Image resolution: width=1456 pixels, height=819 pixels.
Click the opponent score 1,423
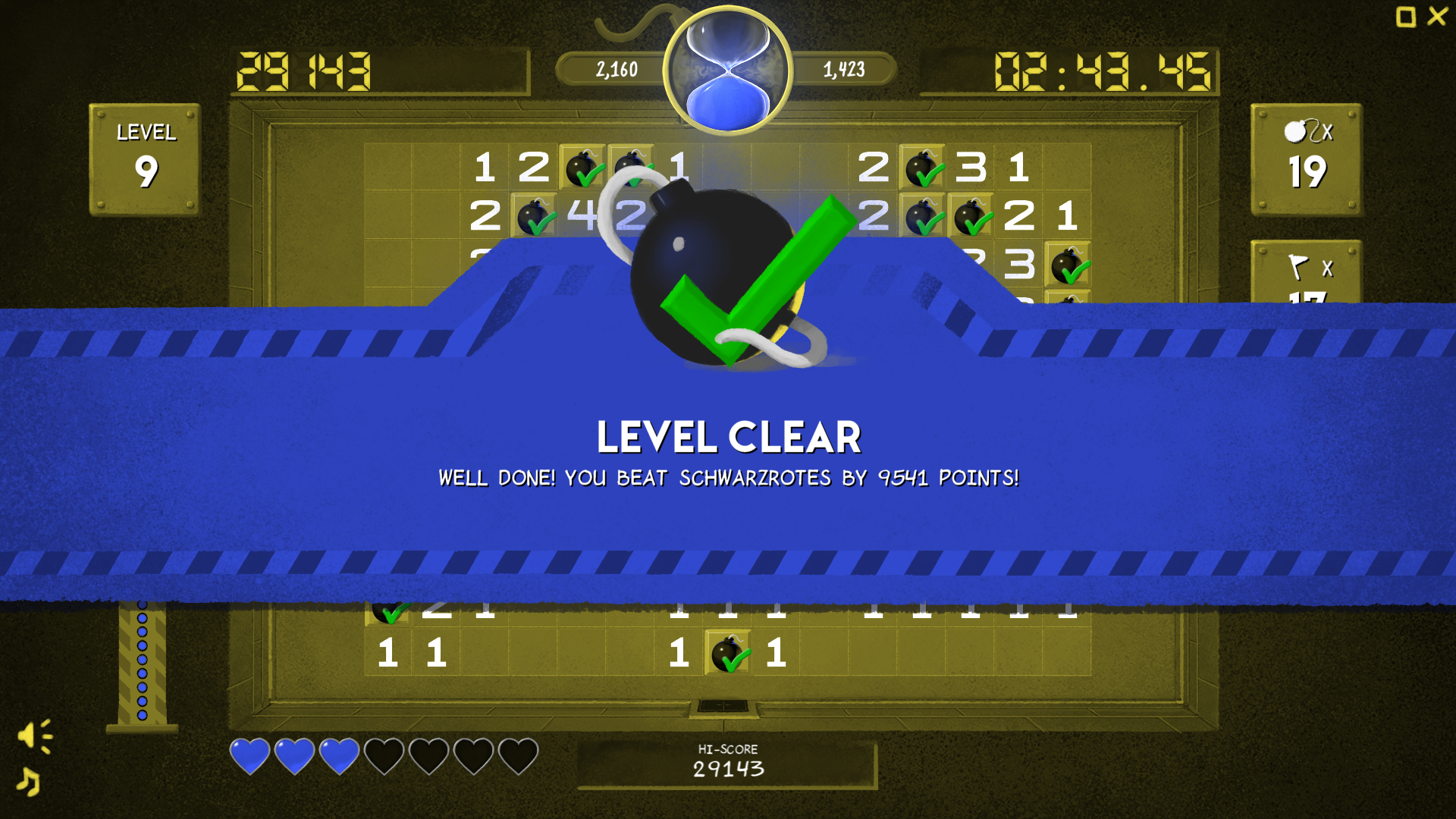coord(844,68)
